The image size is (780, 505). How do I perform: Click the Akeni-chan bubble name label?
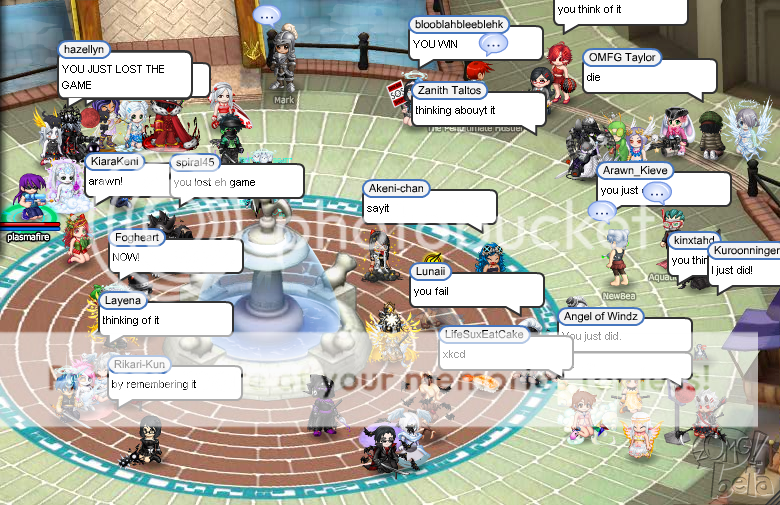coord(398,188)
